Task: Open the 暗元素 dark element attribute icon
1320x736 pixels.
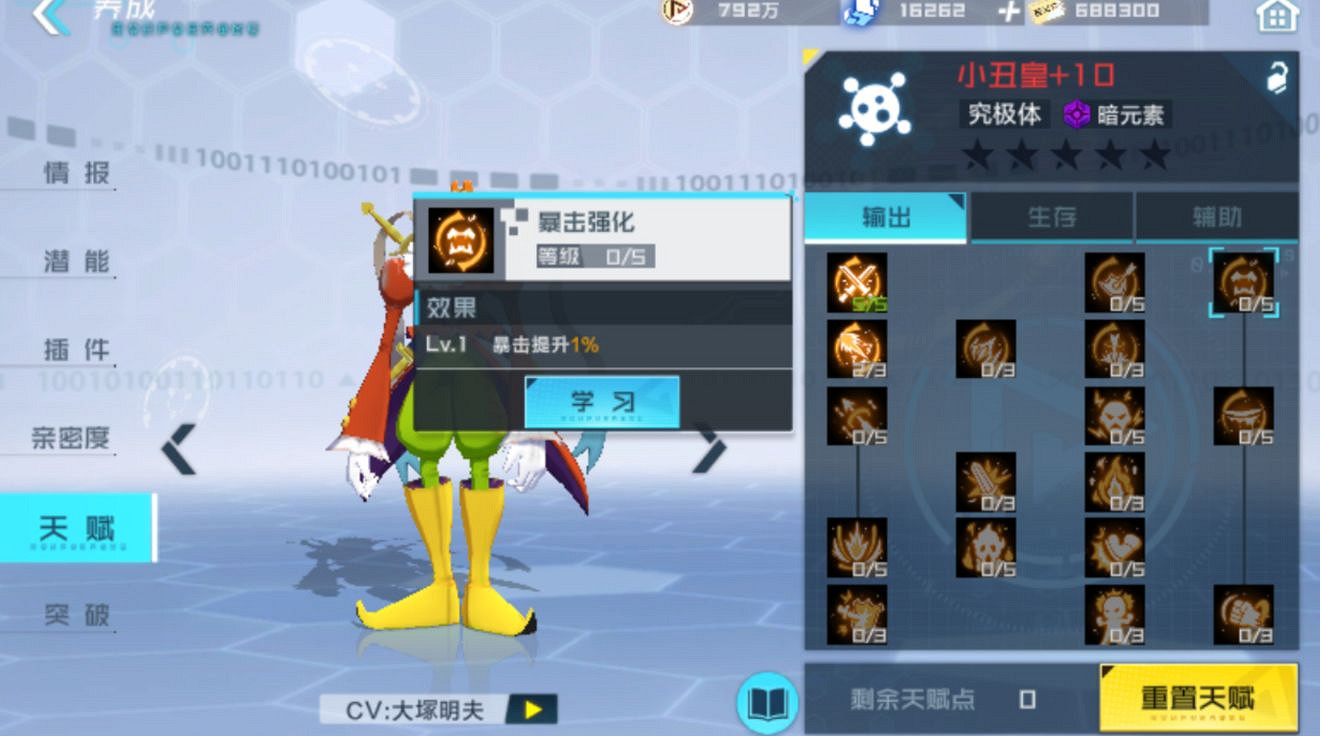Action: coord(1076,115)
